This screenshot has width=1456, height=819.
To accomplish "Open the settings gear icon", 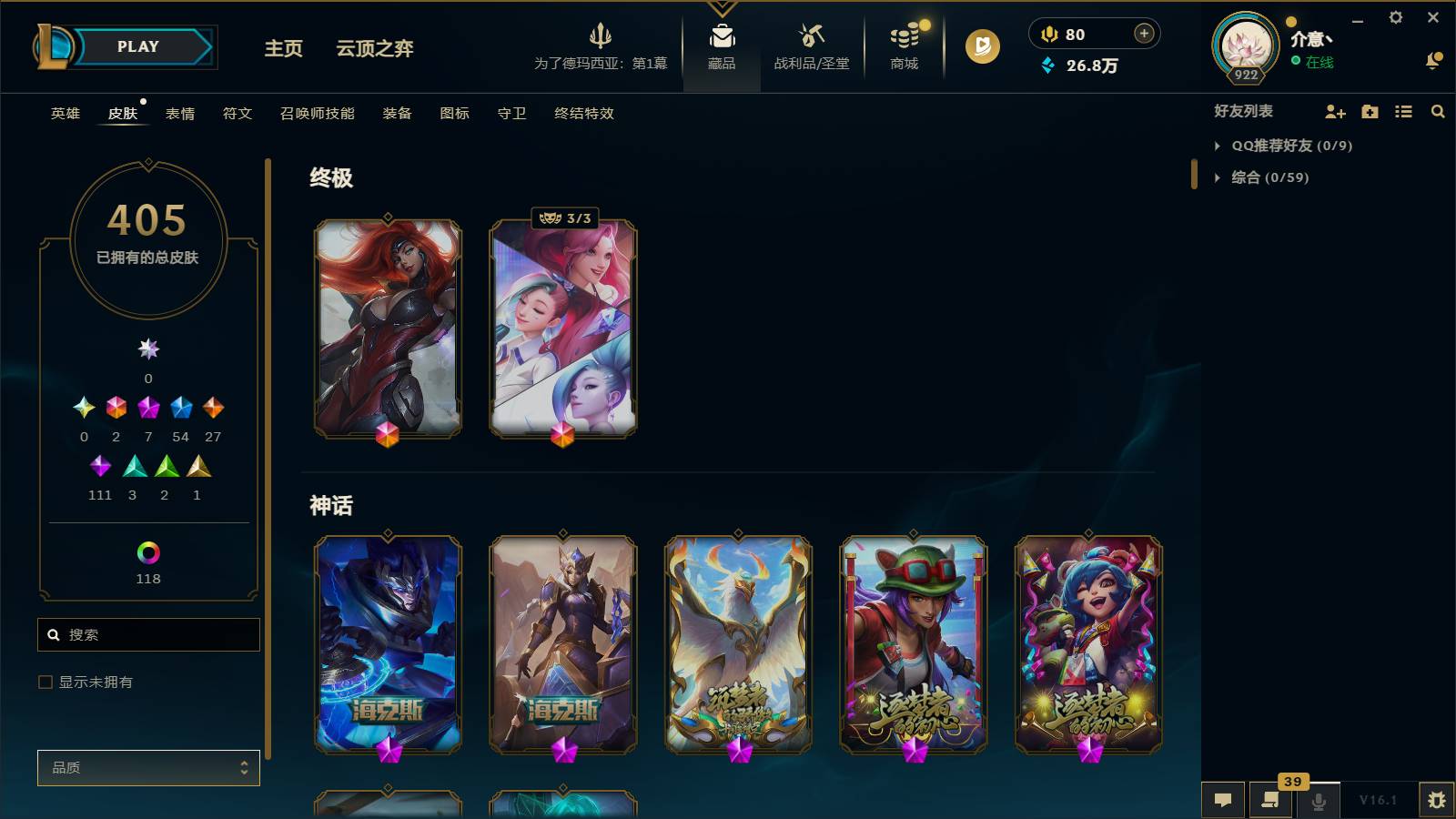I will pyautogui.click(x=1398, y=16).
